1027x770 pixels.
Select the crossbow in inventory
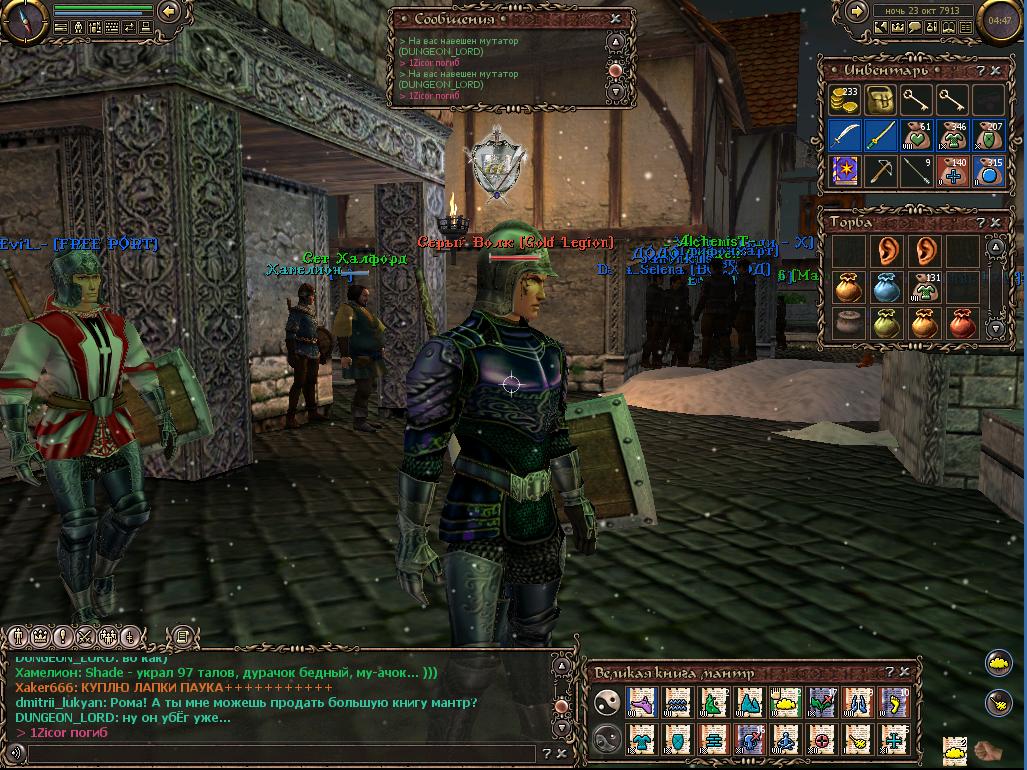click(x=881, y=171)
